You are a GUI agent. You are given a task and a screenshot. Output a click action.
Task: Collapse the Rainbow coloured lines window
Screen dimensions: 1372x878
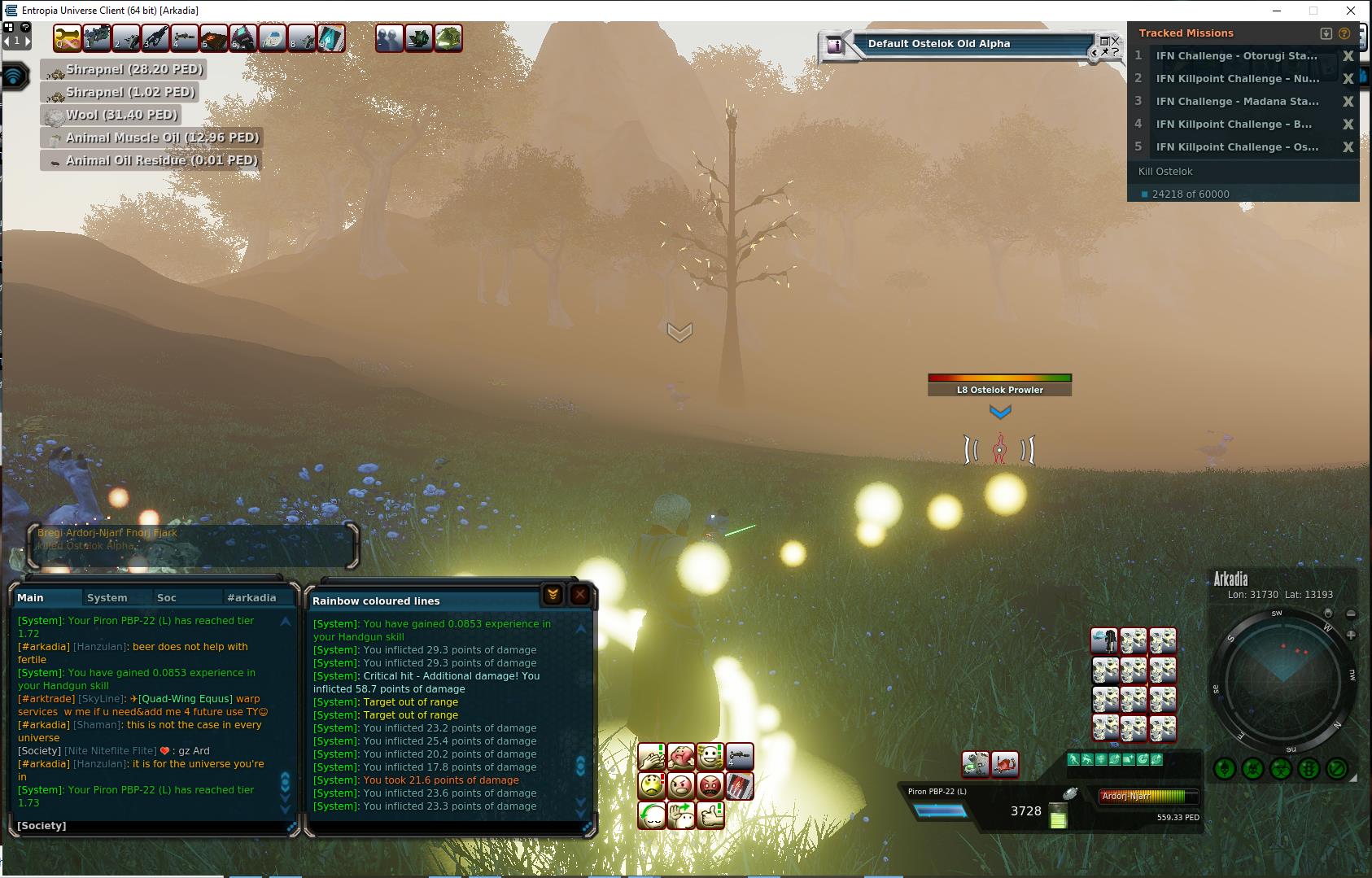point(553,595)
